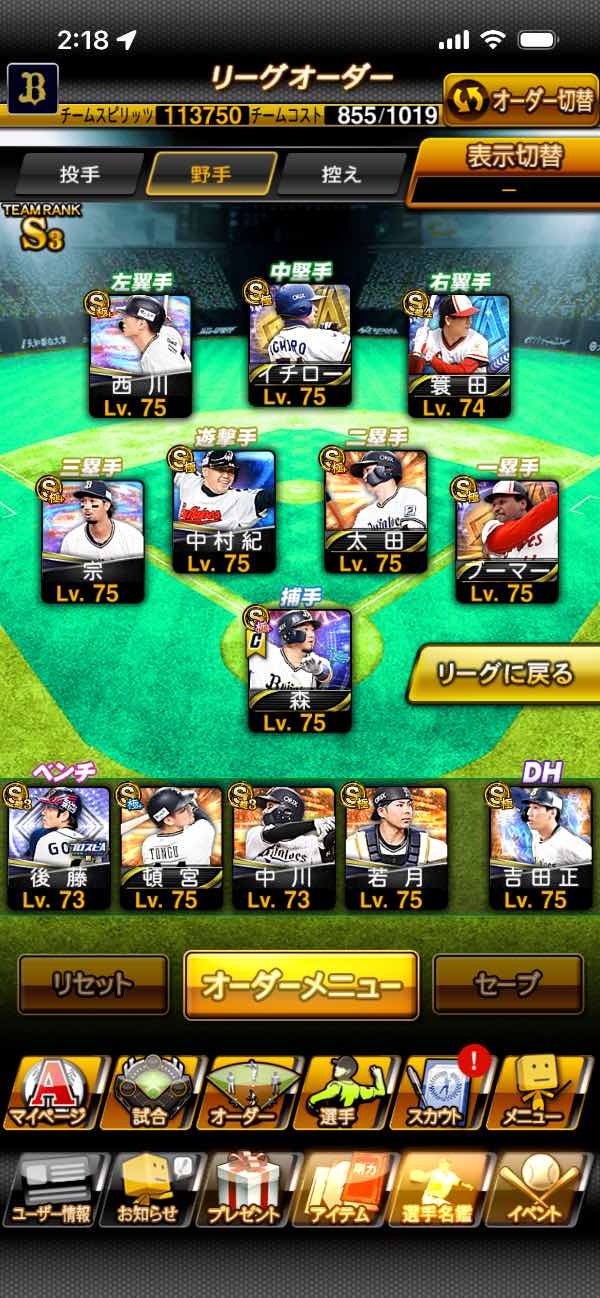Open the お知らせ notices
Viewport: 600px width, 1298px height.
point(148,1191)
